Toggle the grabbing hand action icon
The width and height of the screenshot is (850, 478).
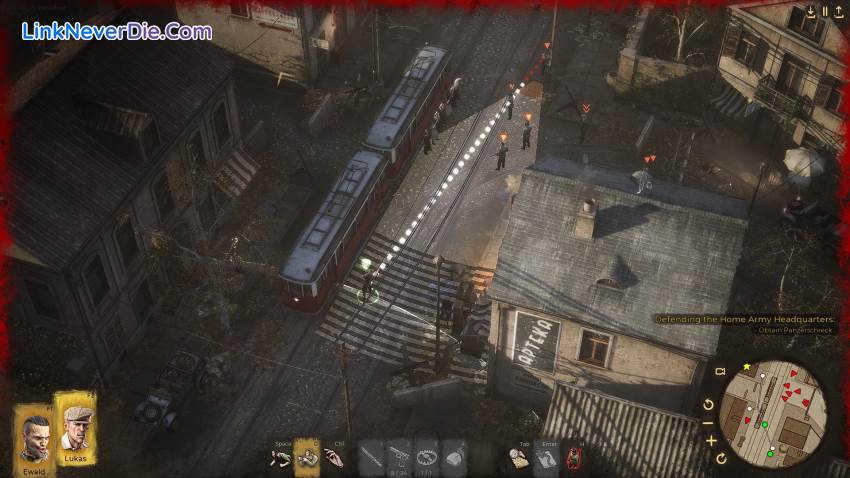coord(334,458)
